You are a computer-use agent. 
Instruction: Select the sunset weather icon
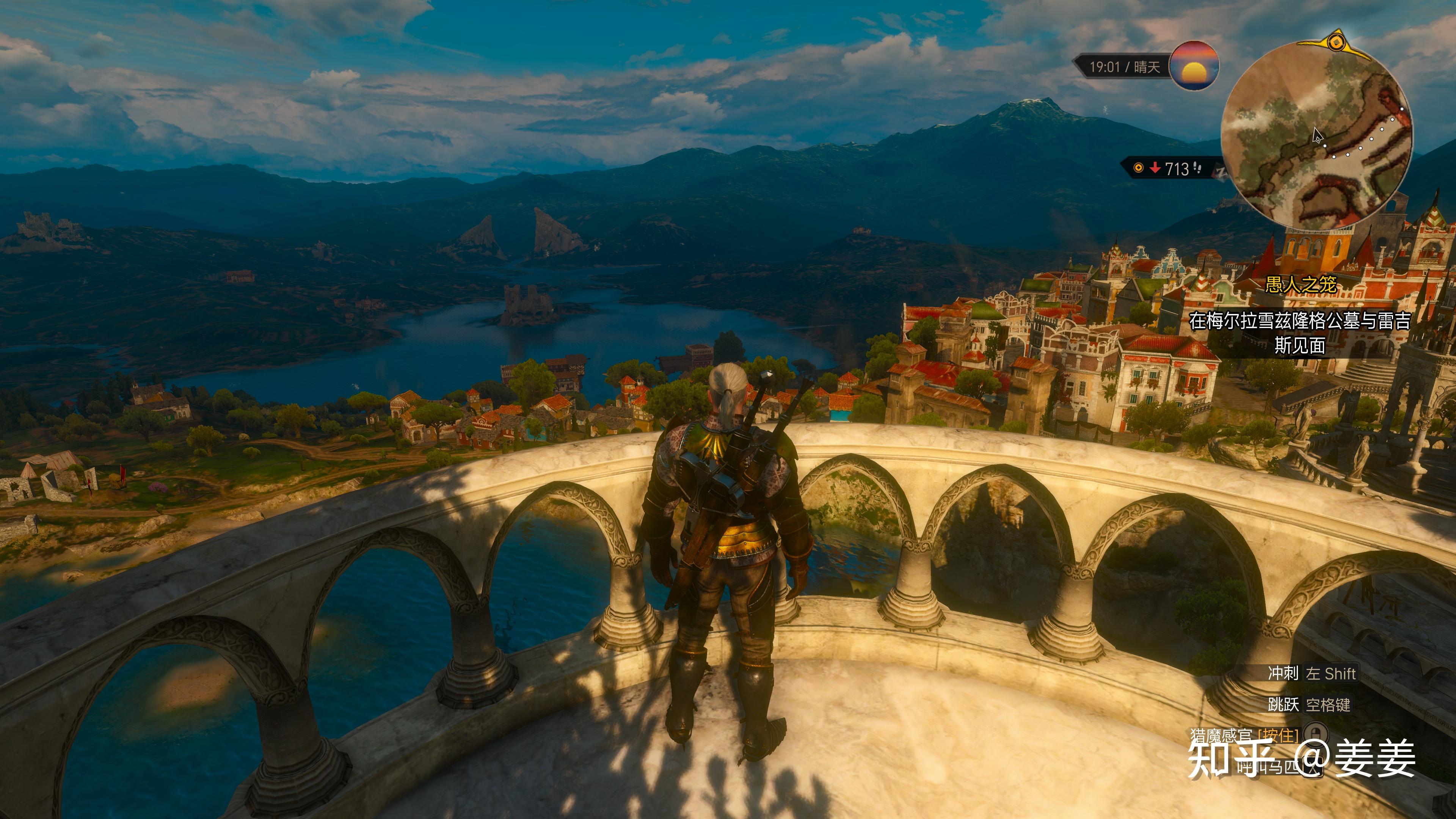click(1194, 66)
